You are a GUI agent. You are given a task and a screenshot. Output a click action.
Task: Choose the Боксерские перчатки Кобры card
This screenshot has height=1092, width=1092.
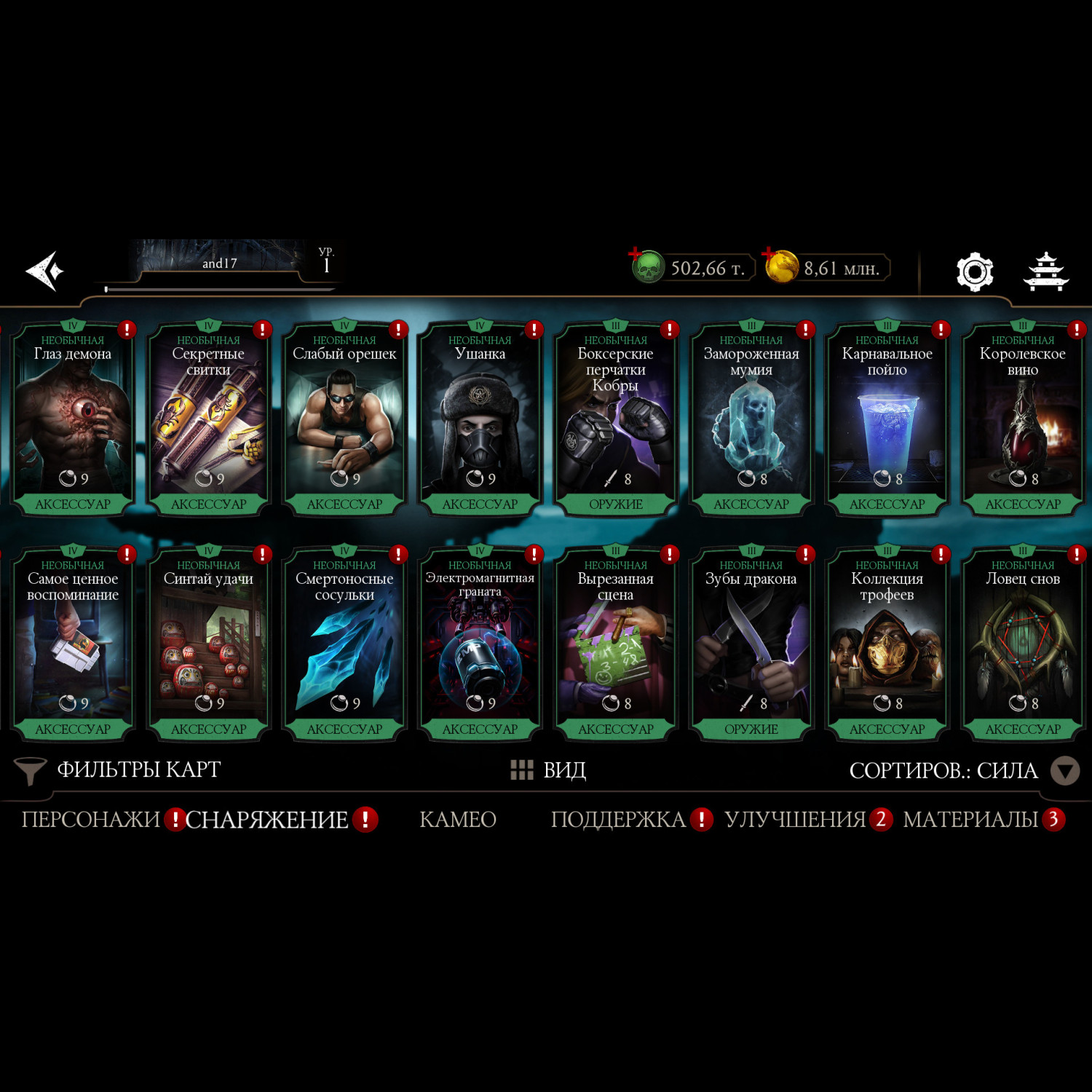pyautogui.click(x=615, y=420)
